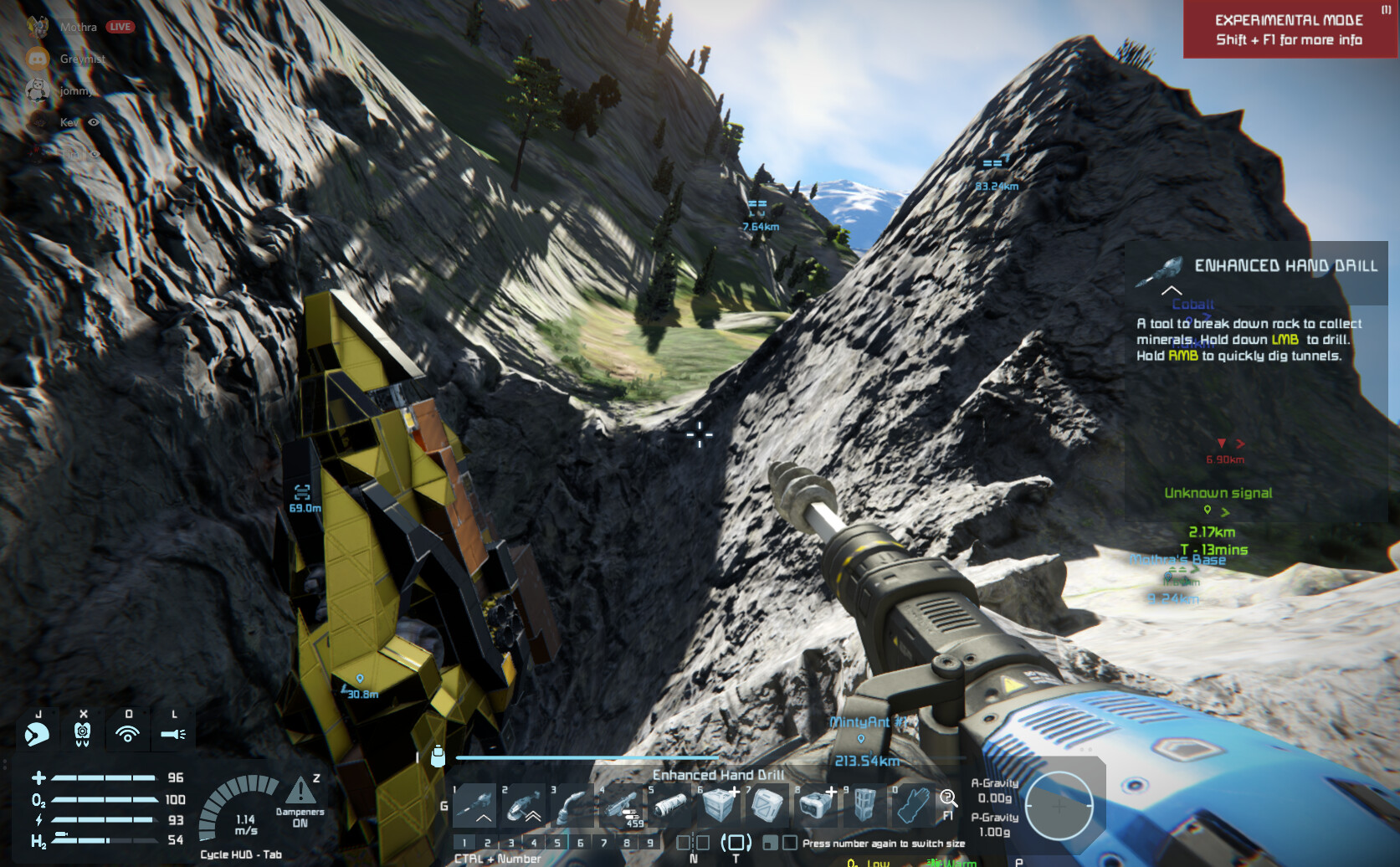Choose the angle grinder in slot 2
Viewport: 1400px width, 867px height.
[524, 806]
